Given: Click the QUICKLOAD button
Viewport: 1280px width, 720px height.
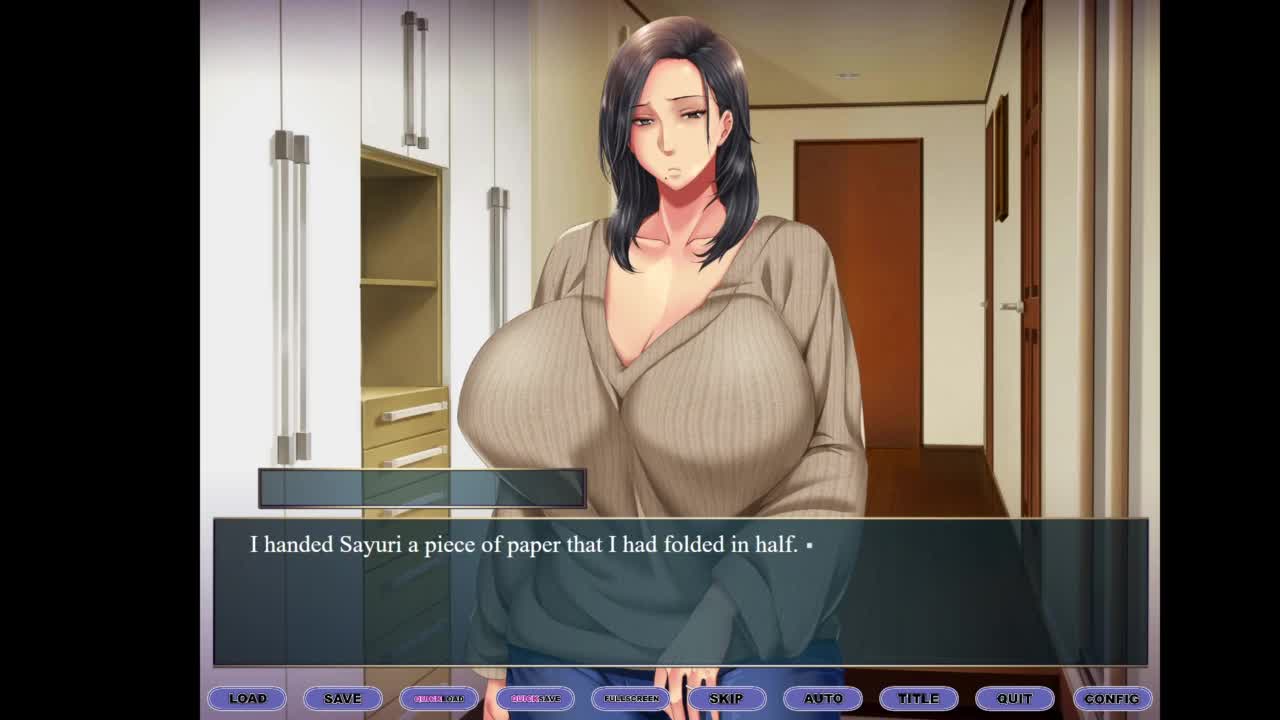Looking at the screenshot, I should [x=439, y=698].
